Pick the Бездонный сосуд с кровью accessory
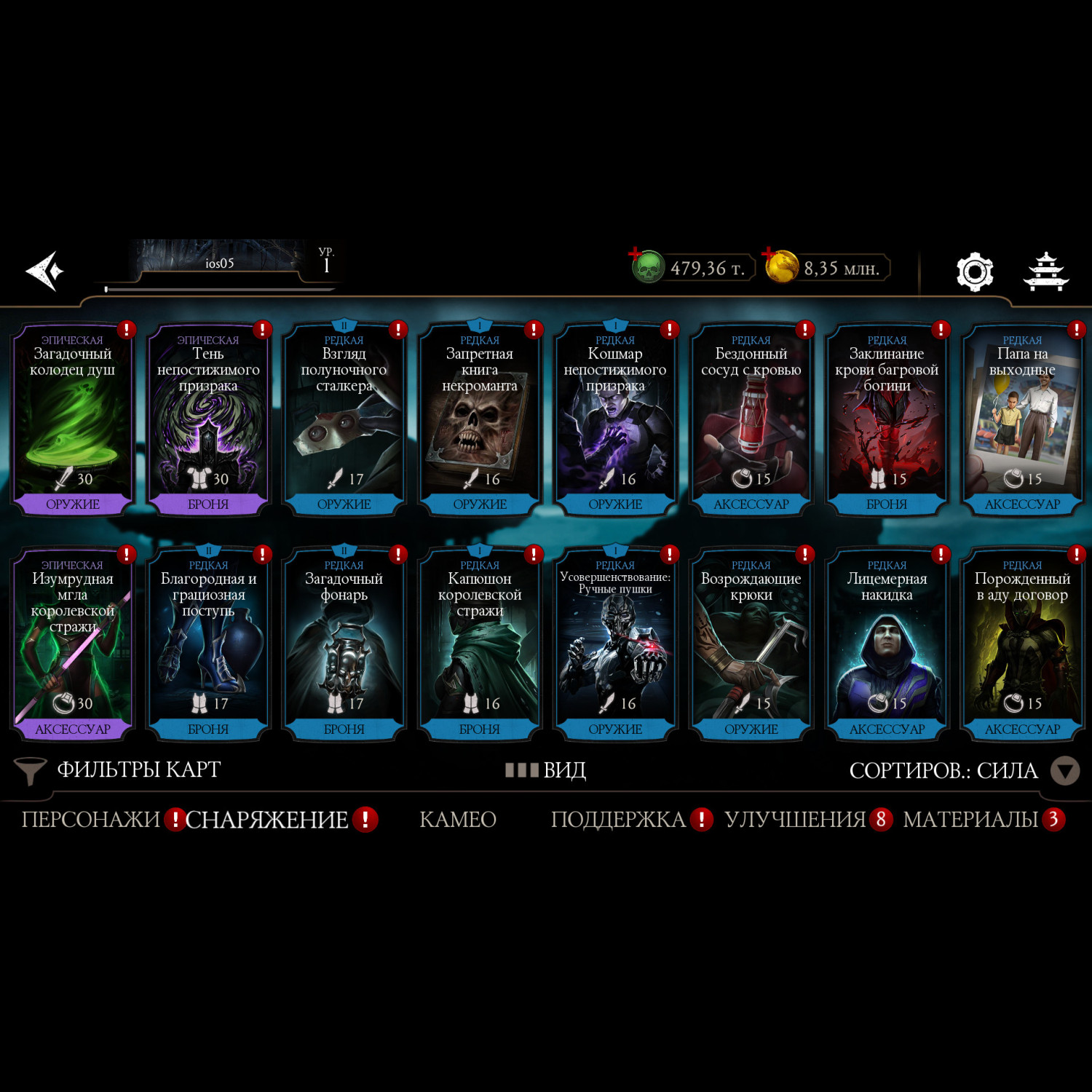1092x1092 pixels. [x=751, y=420]
